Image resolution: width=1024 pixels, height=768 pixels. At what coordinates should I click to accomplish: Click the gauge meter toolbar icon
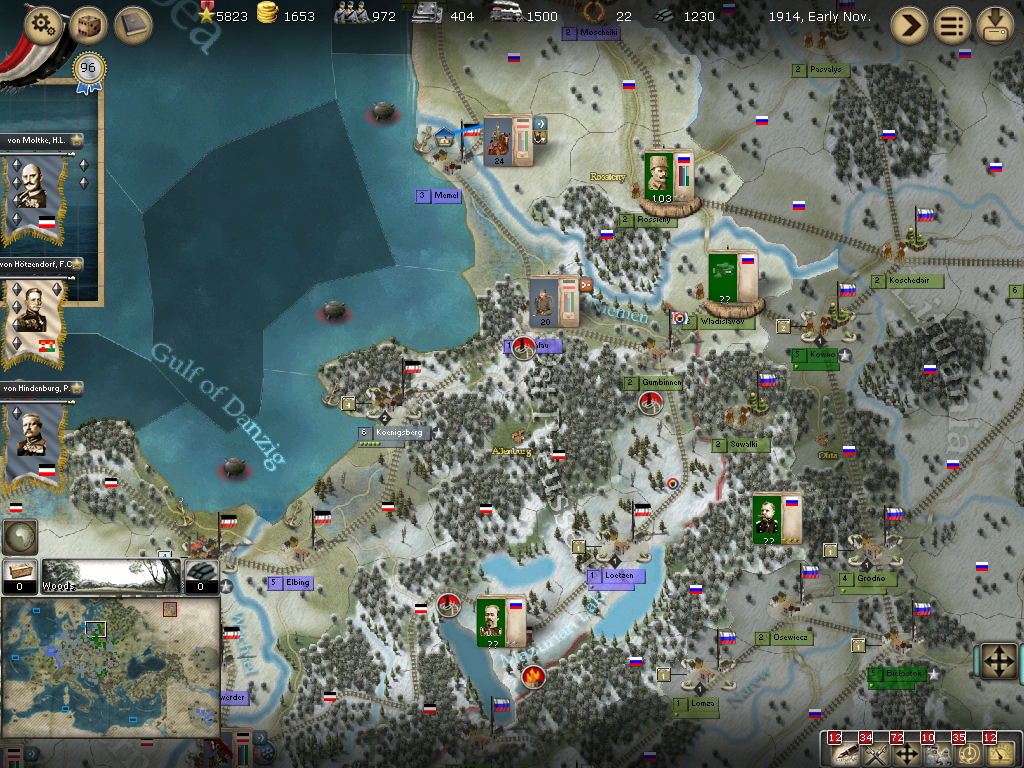pos(998,752)
